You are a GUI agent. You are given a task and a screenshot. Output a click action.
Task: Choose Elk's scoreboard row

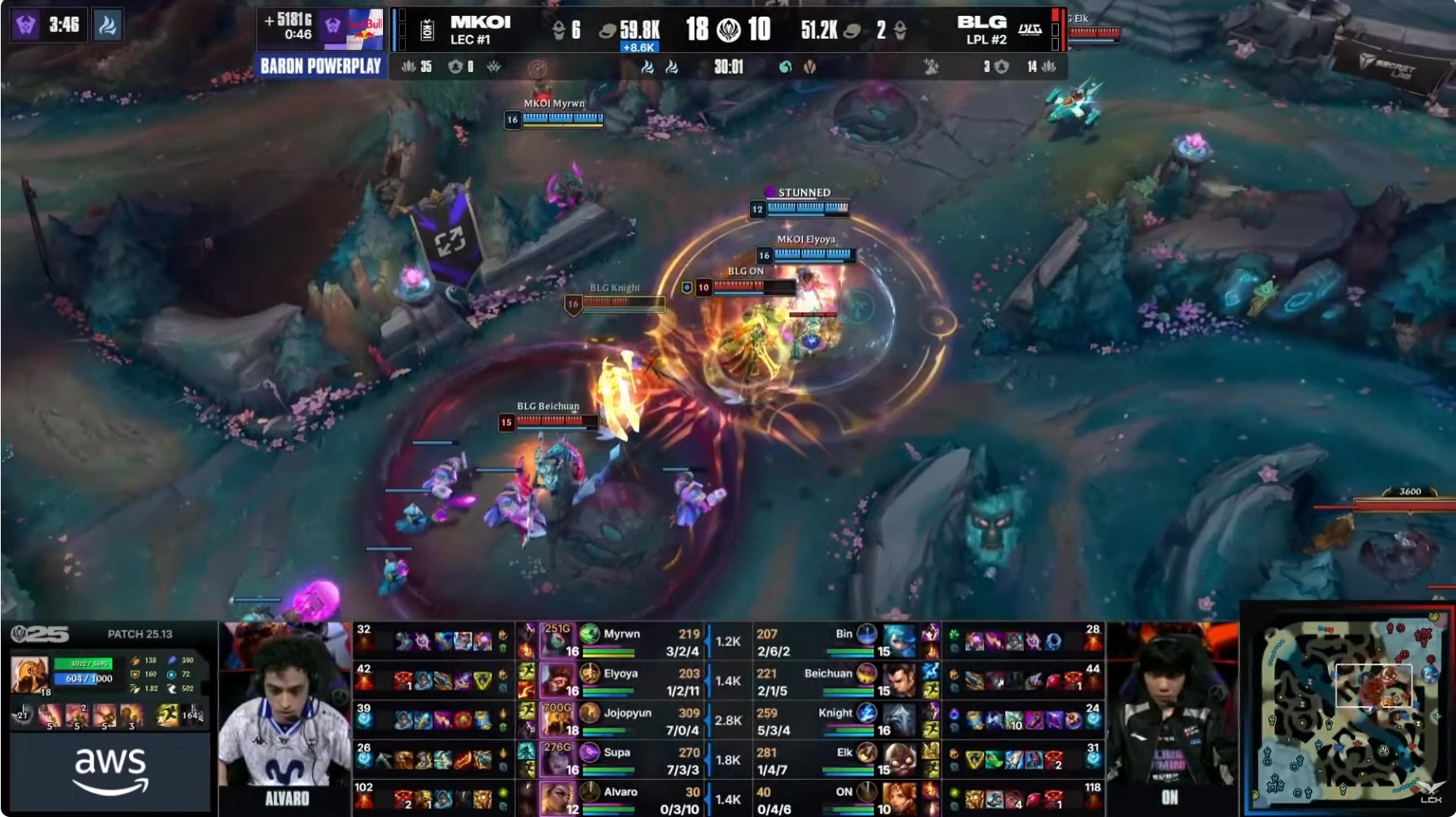(x=839, y=760)
